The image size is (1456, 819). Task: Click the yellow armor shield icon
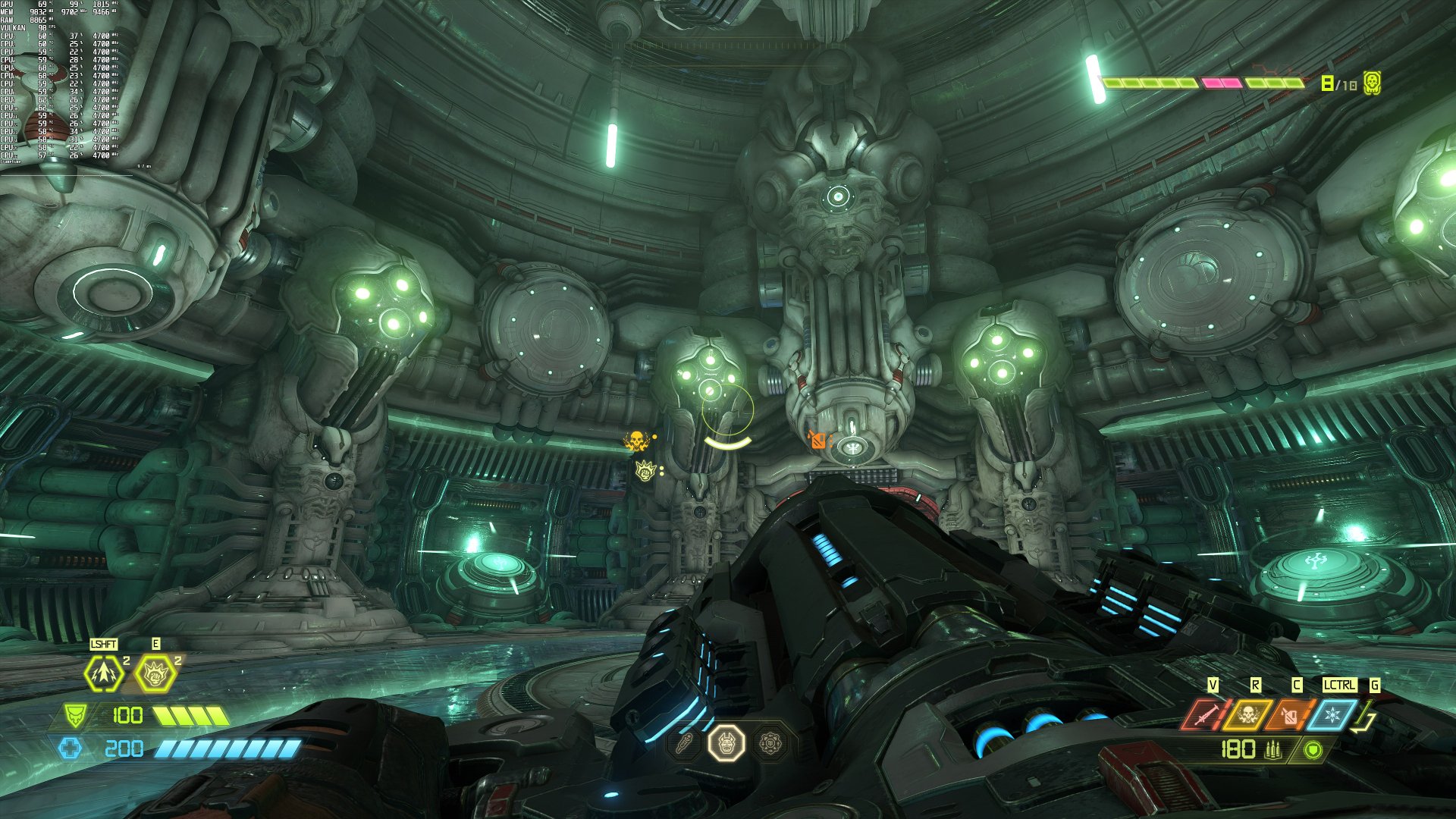pos(74,715)
